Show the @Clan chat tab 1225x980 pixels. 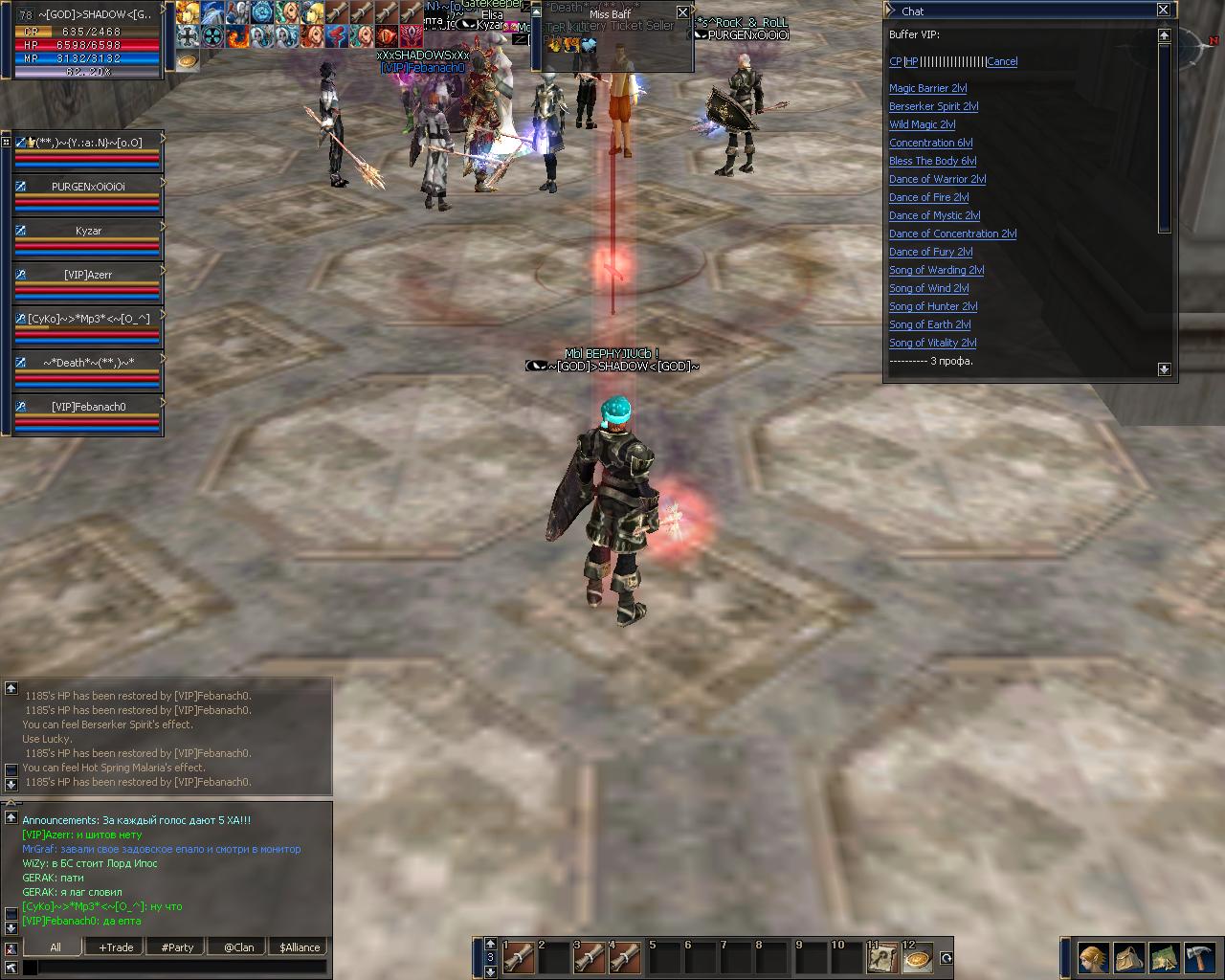[x=238, y=947]
